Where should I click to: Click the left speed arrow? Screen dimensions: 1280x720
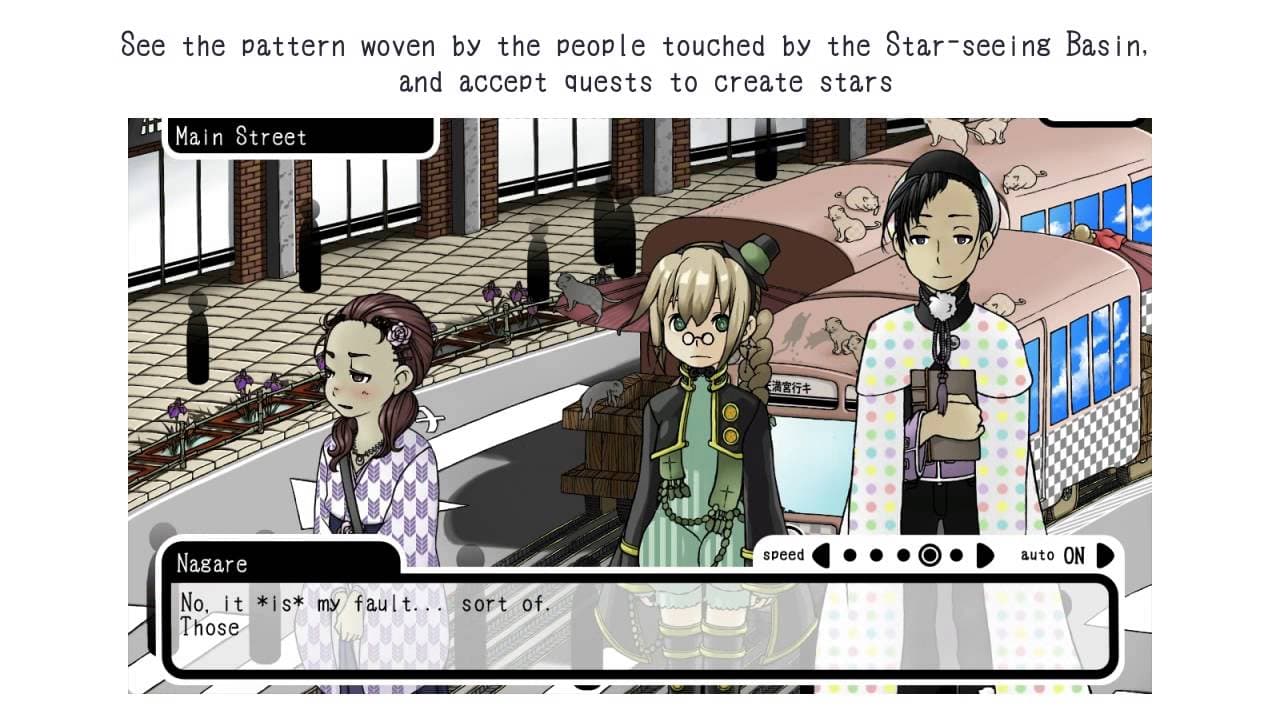[820, 555]
